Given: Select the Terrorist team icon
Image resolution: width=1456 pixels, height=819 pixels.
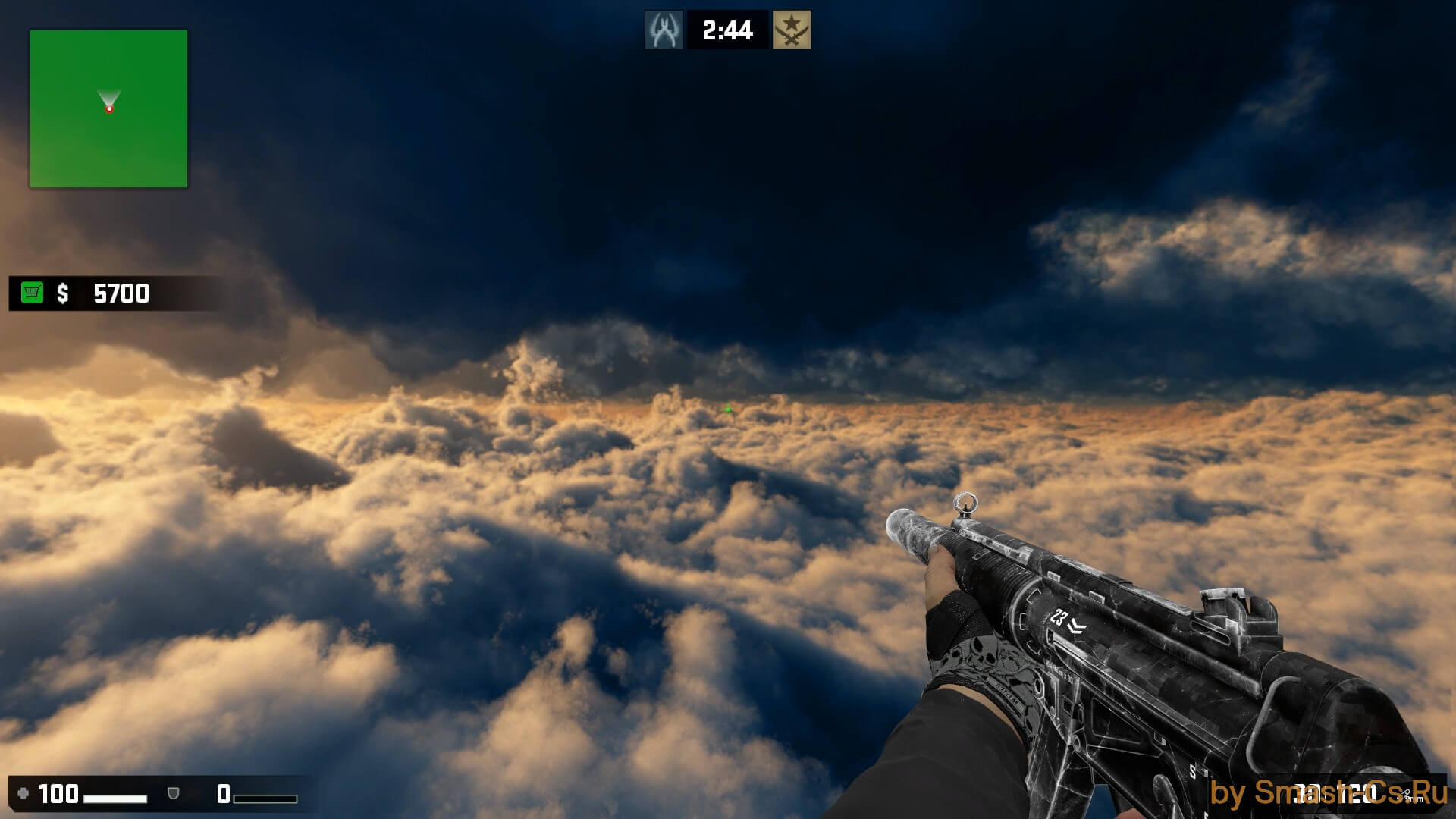Looking at the screenshot, I should click(792, 30).
